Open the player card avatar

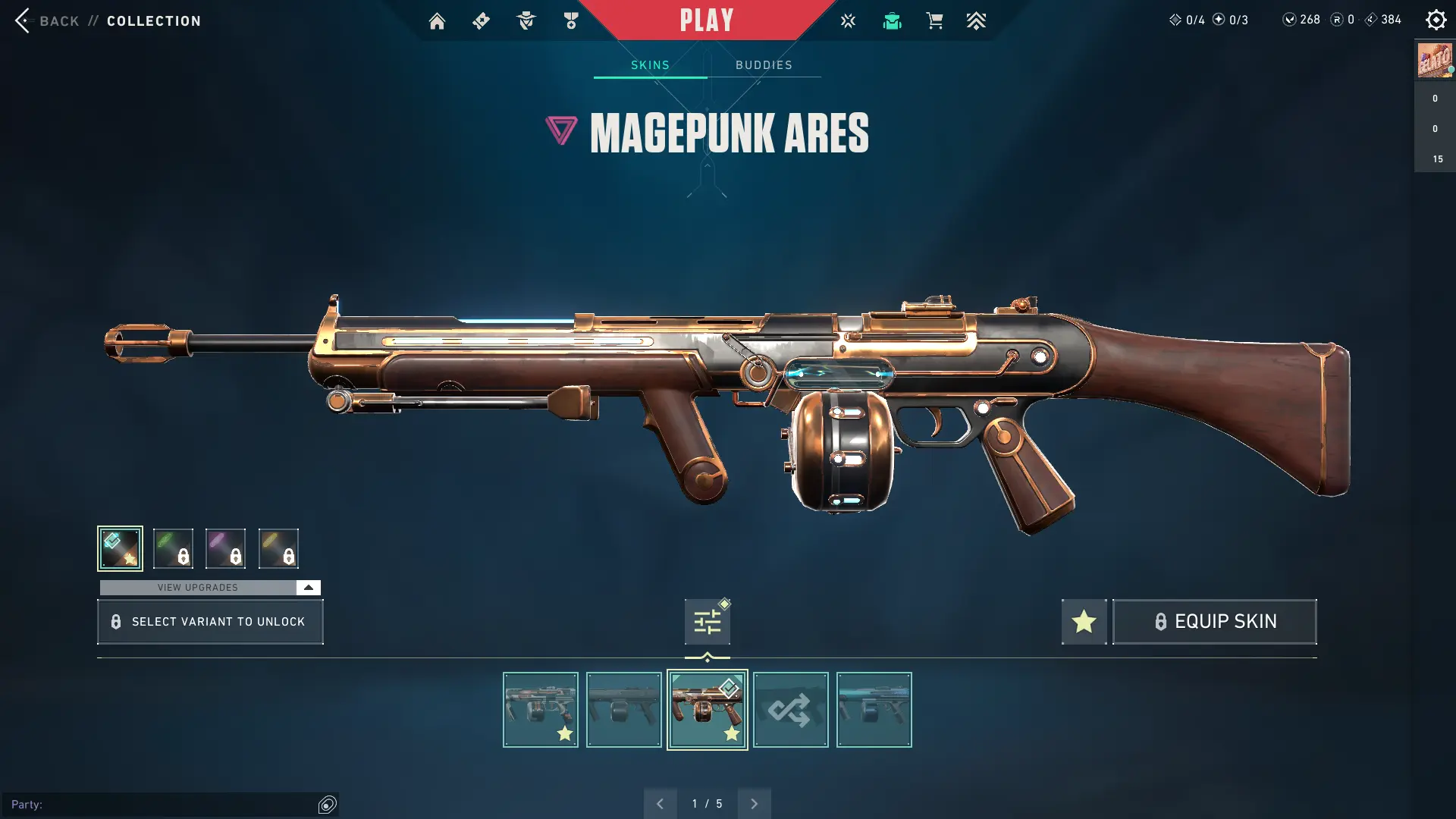pyautogui.click(x=1434, y=61)
